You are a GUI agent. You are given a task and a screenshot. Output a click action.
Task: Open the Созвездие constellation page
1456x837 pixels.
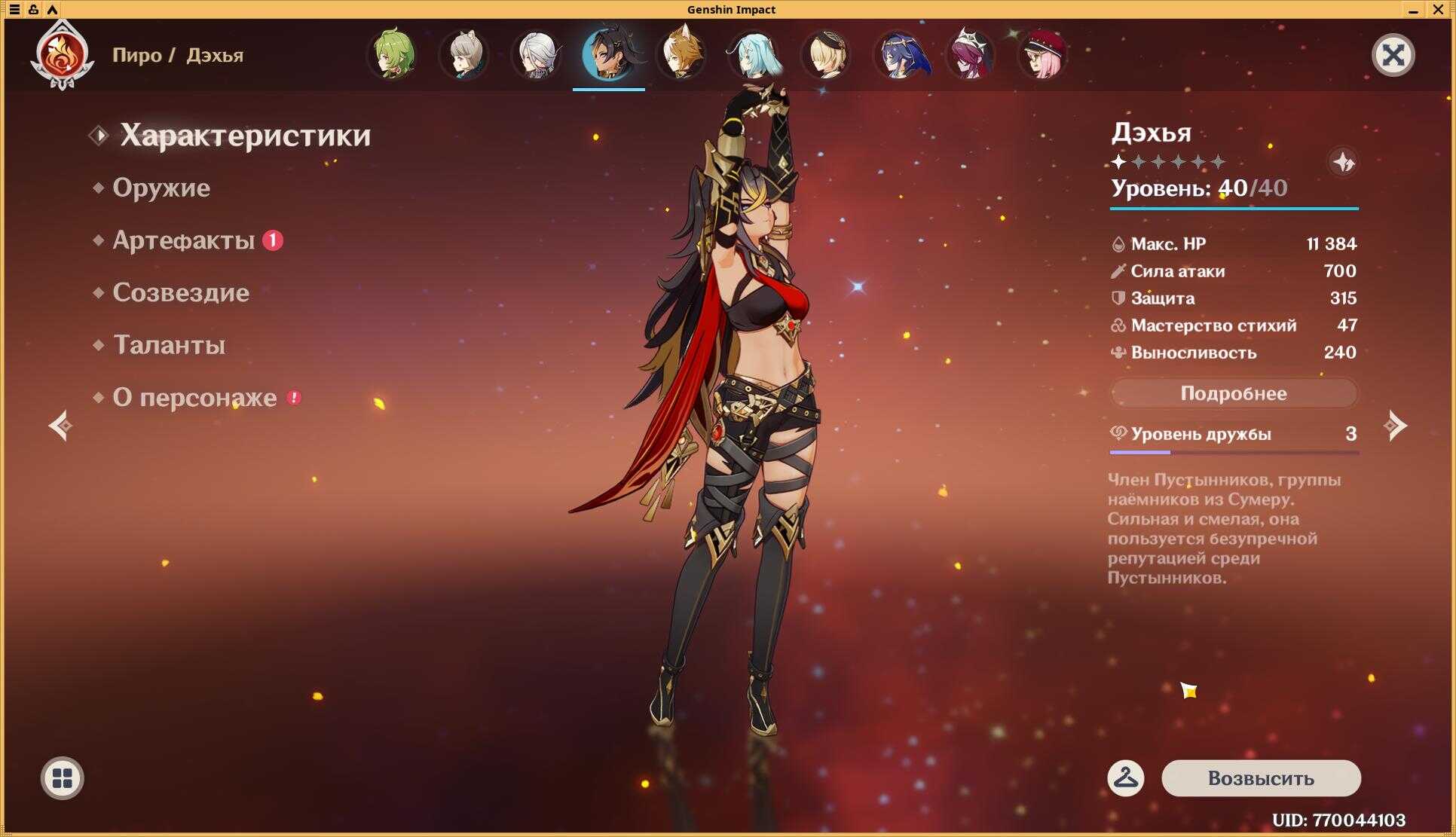pos(180,292)
